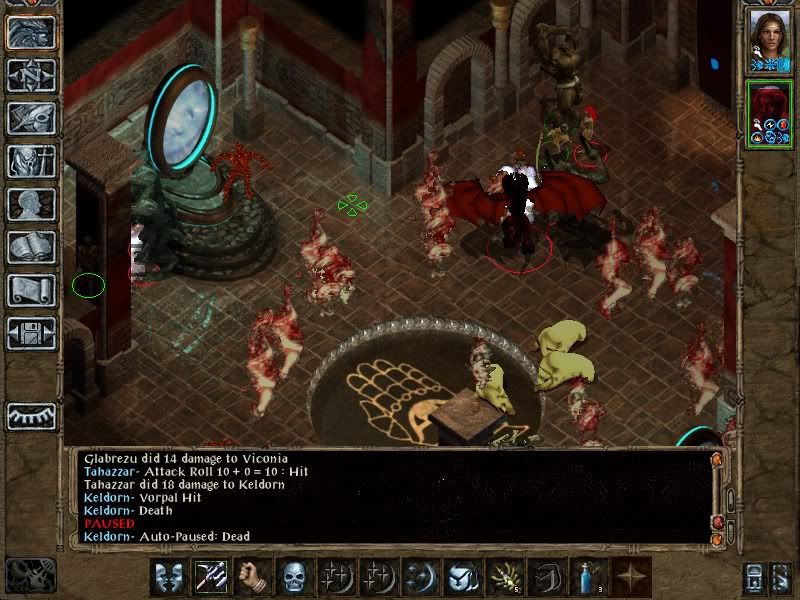The width and height of the screenshot is (800, 600).
Task: Open the mage spellbook
Action: point(31,247)
